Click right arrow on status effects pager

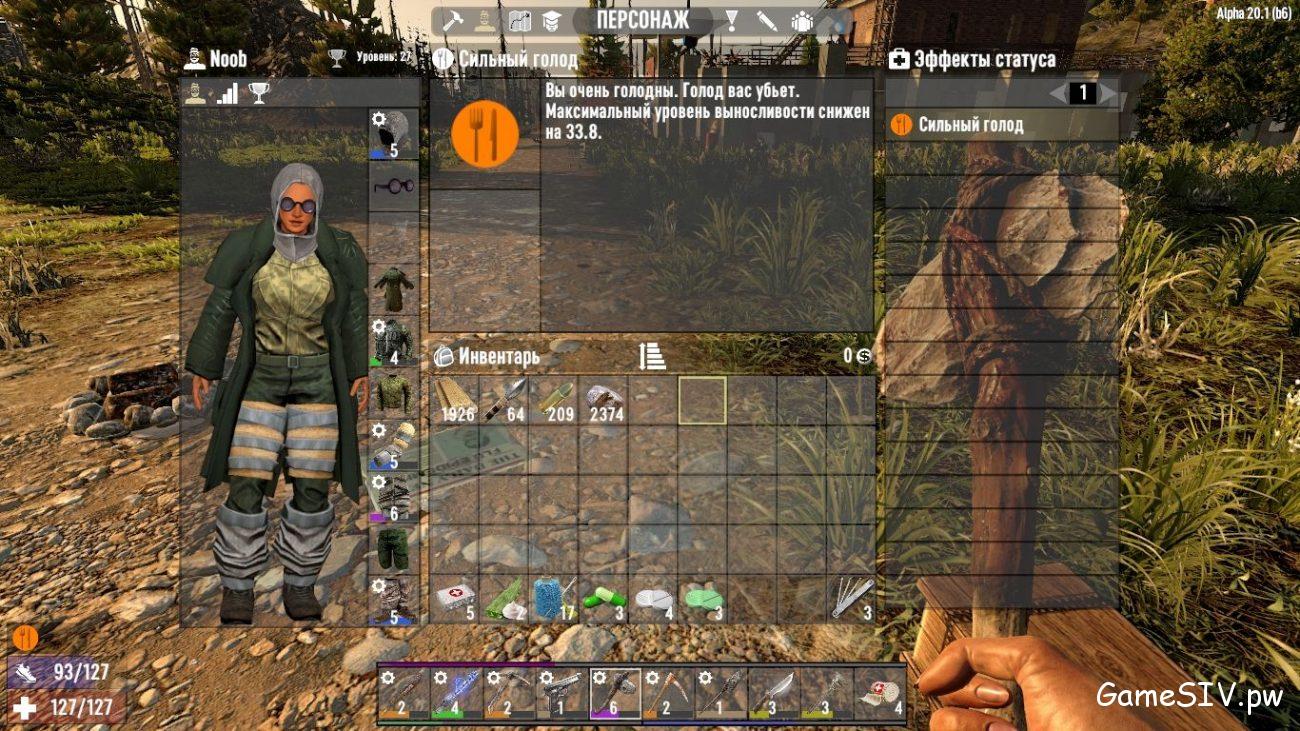pyautogui.click(x=1106, y=91)
